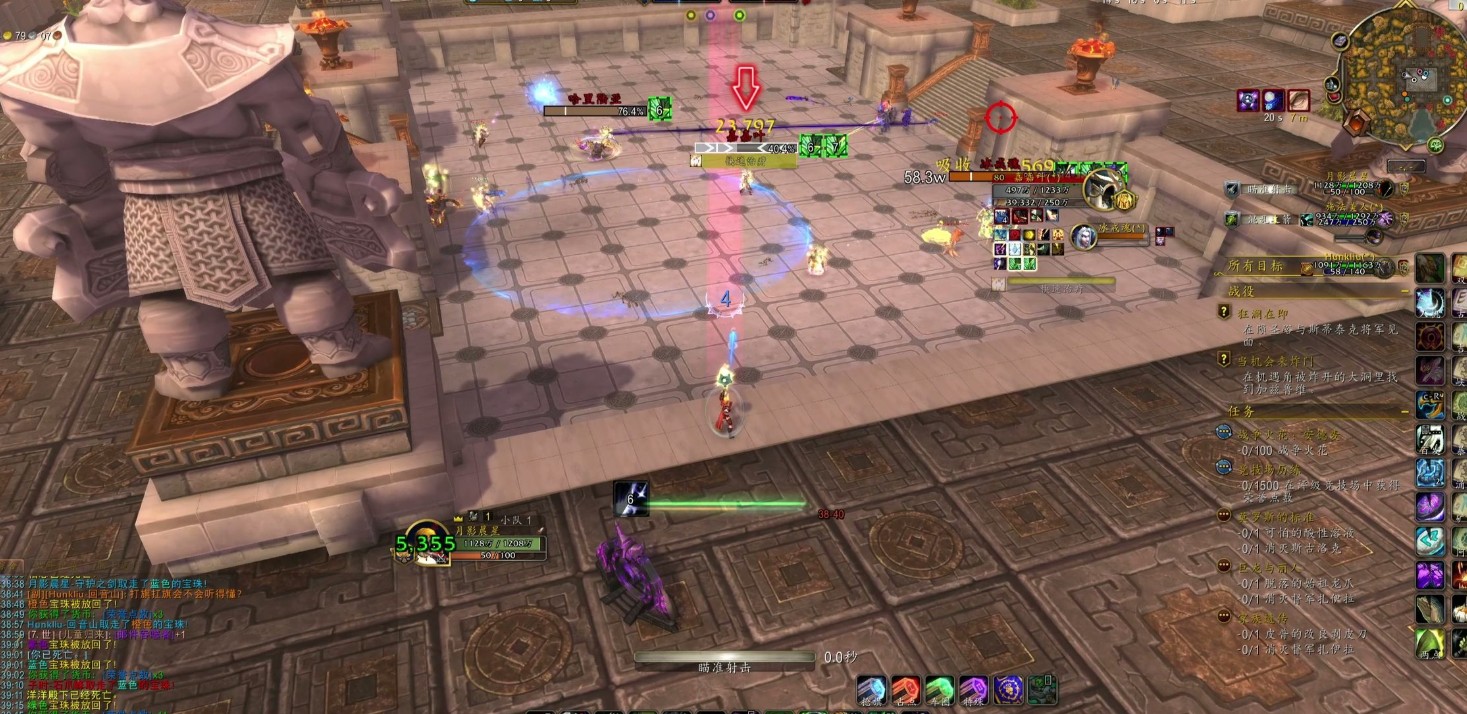Viewport: 1467px width, 714px height.
Task: Use the green gem ability icon
Action: [x=939, y=690]
